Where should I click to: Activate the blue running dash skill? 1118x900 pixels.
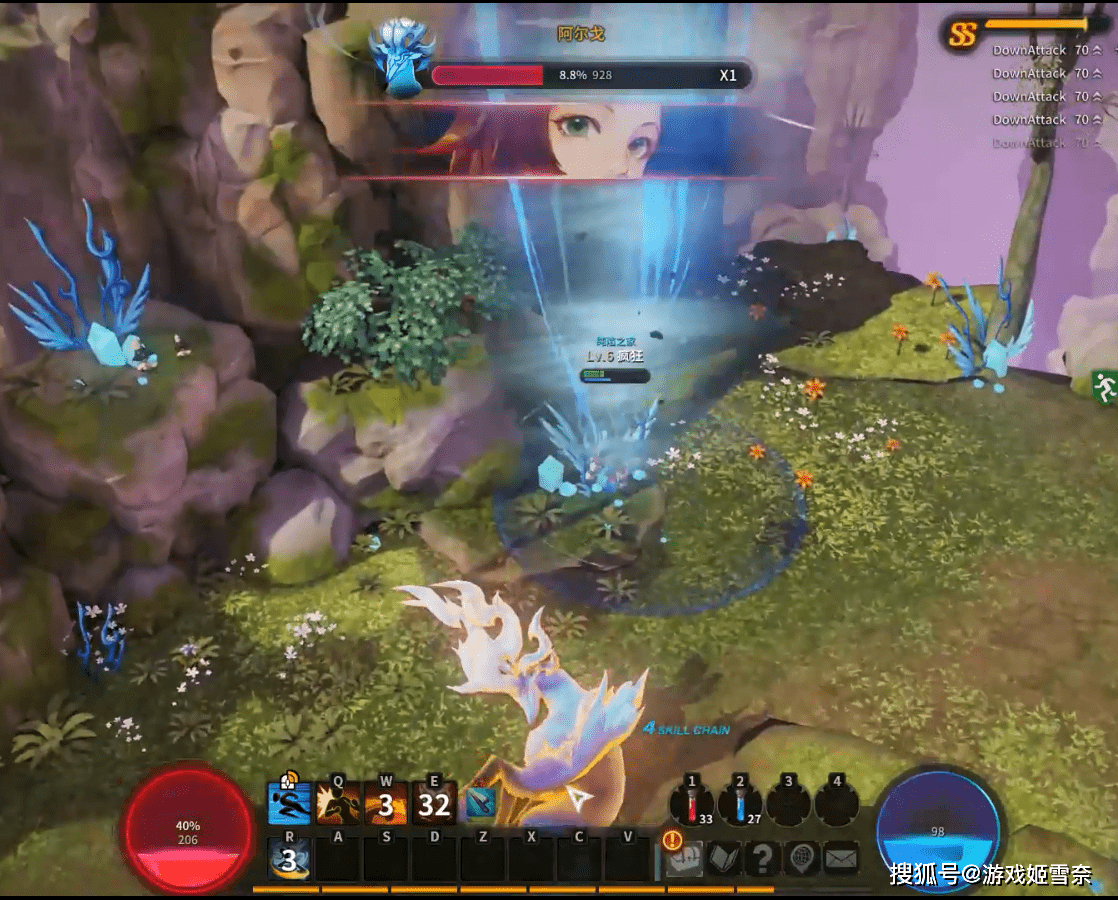(289, 803)
